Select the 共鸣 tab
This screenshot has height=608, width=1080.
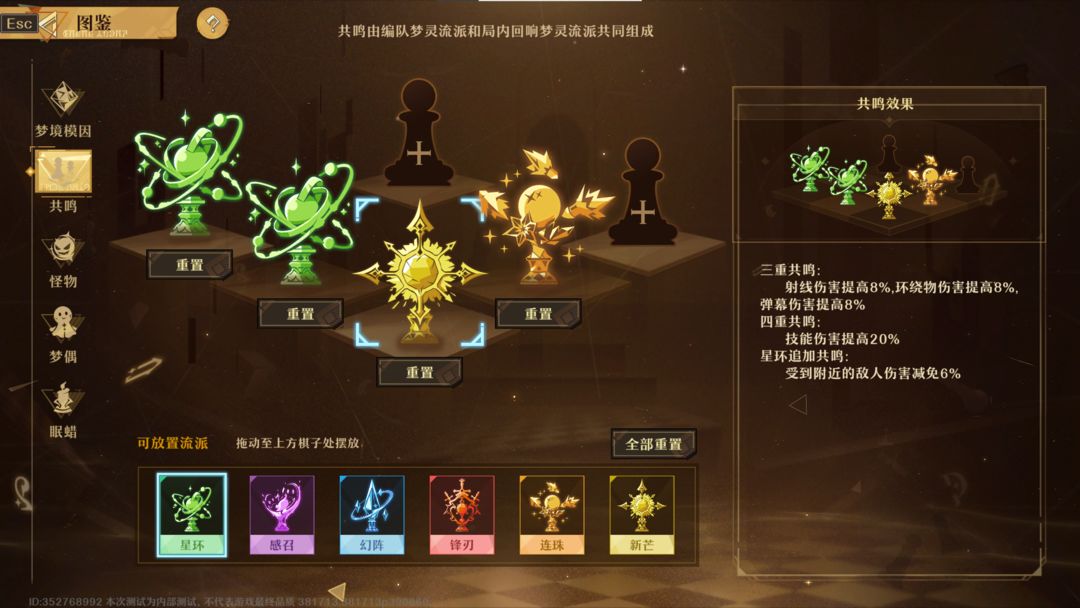[63, 178]
